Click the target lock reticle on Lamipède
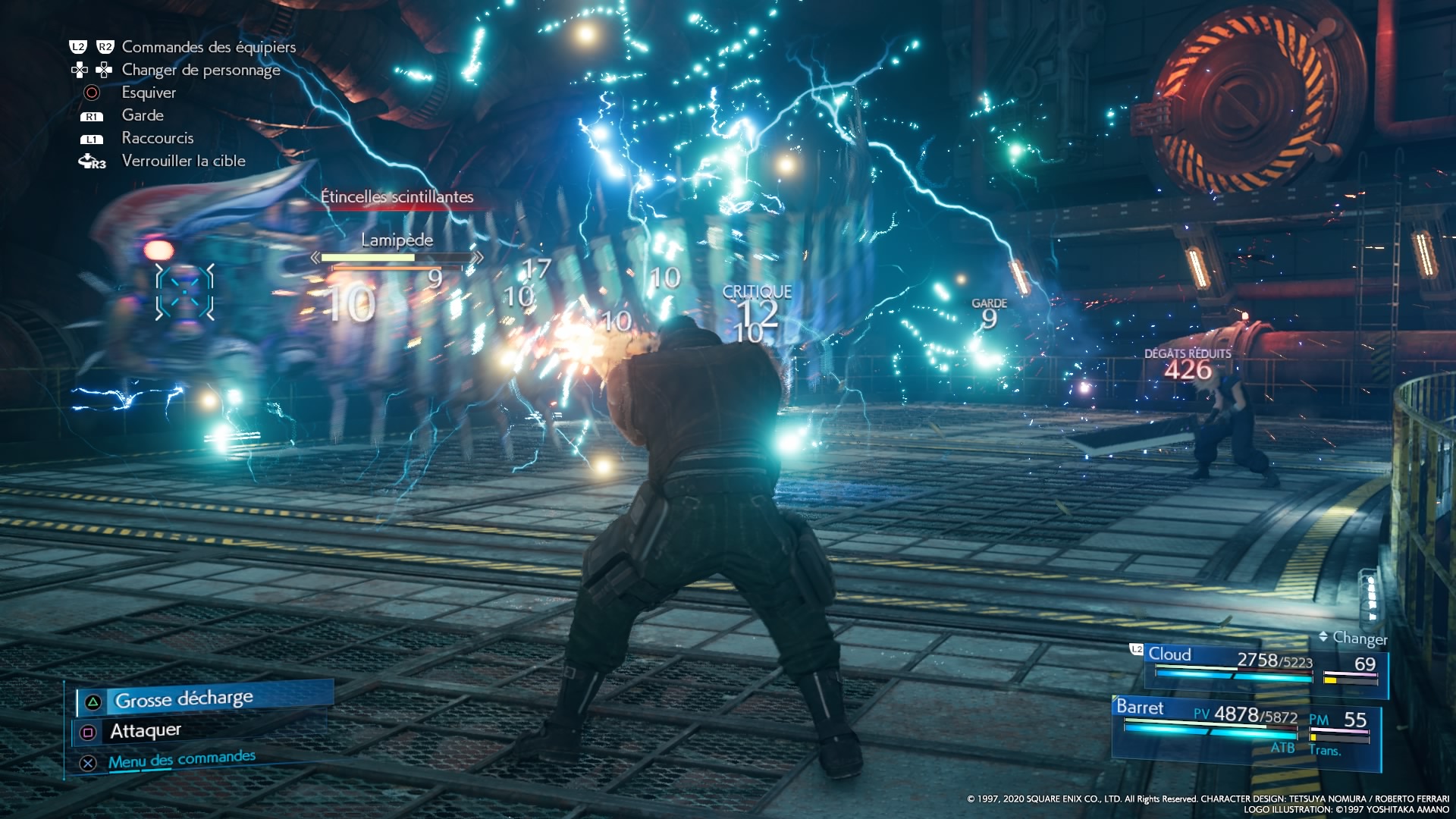This screenshot has height=819, width=1456. (x=184, y=292)
